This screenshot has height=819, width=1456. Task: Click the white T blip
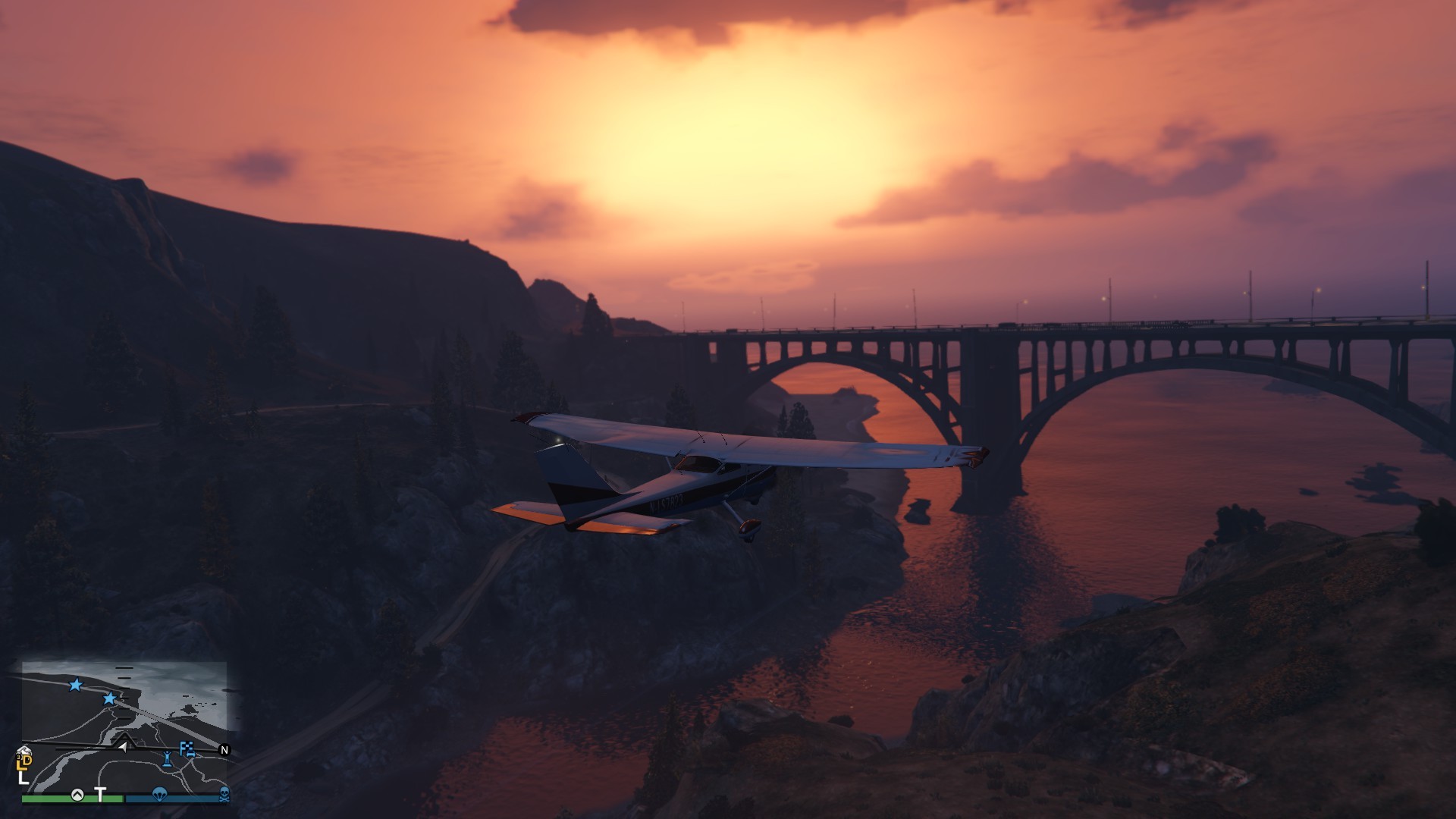tap(100, 794)
